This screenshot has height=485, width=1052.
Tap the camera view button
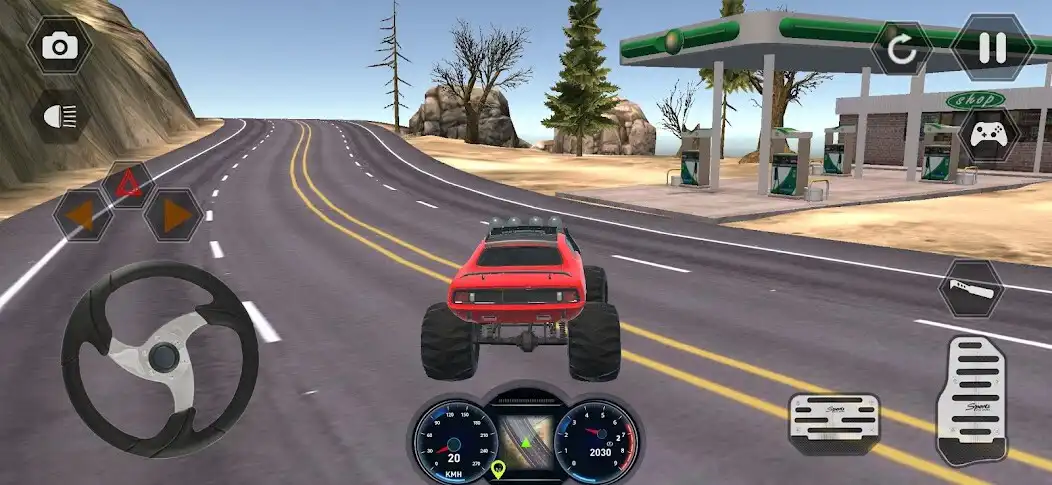[x=60, y=46]
